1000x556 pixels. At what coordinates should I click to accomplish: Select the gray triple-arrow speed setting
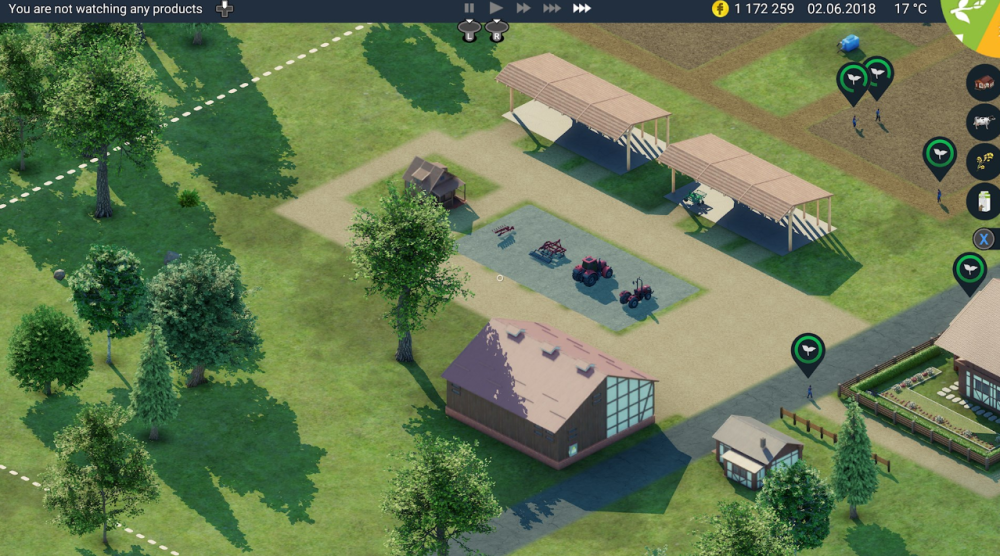(552, 8)
